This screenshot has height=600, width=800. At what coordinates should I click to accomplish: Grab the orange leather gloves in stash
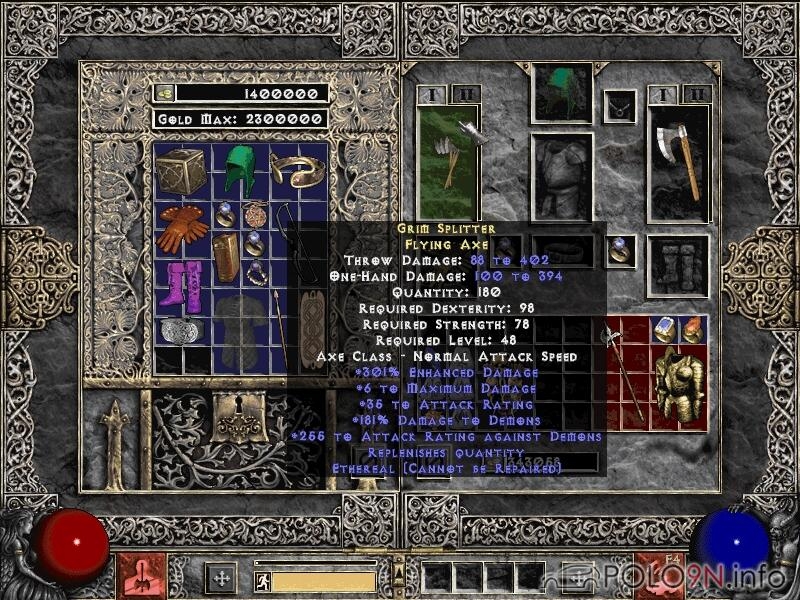point(182,228)
